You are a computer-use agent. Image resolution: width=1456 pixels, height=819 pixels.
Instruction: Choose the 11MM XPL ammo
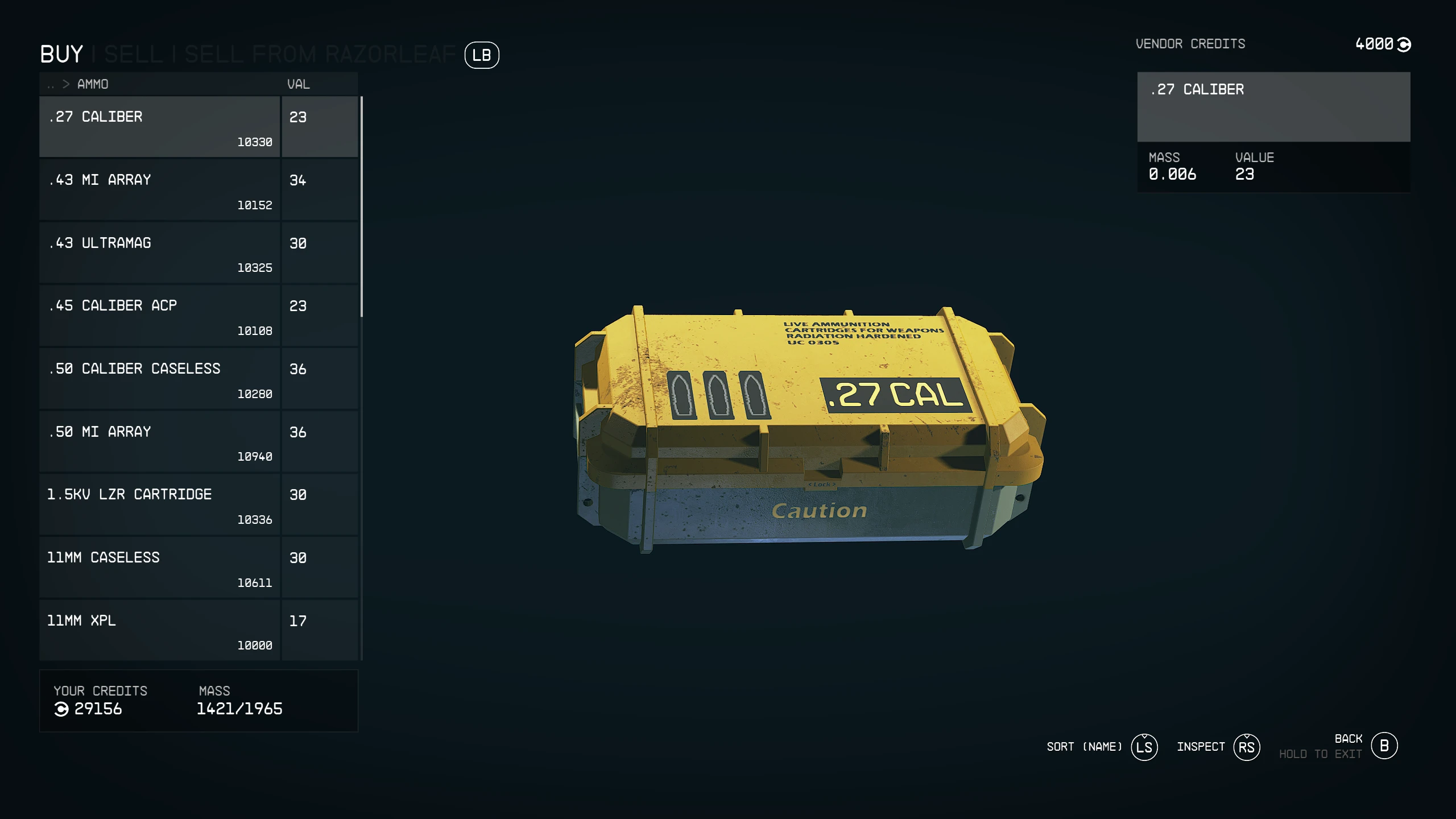click(159, 630)
